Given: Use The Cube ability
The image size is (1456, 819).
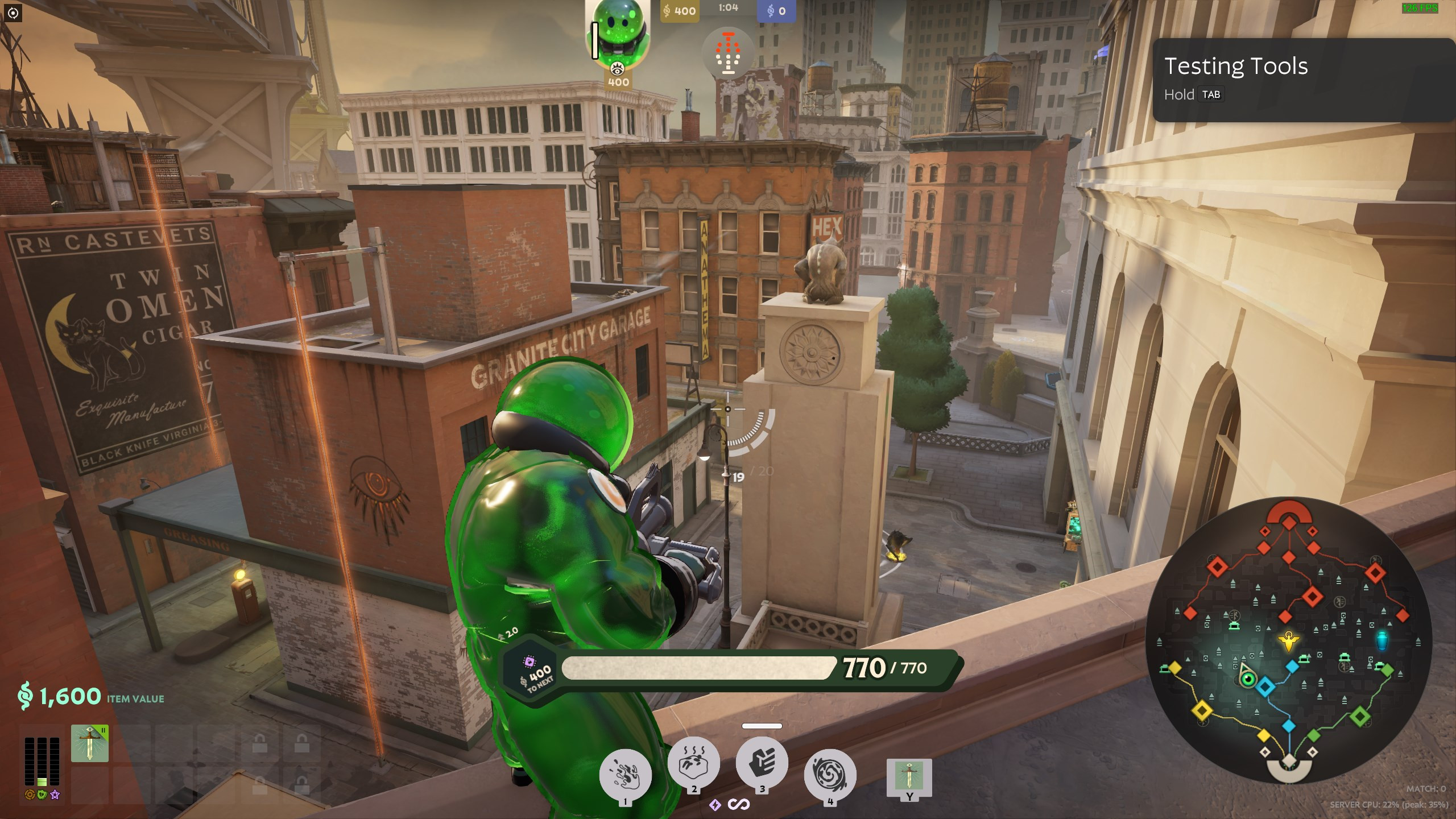Looking at the screenshot, I should click(693, 763).
